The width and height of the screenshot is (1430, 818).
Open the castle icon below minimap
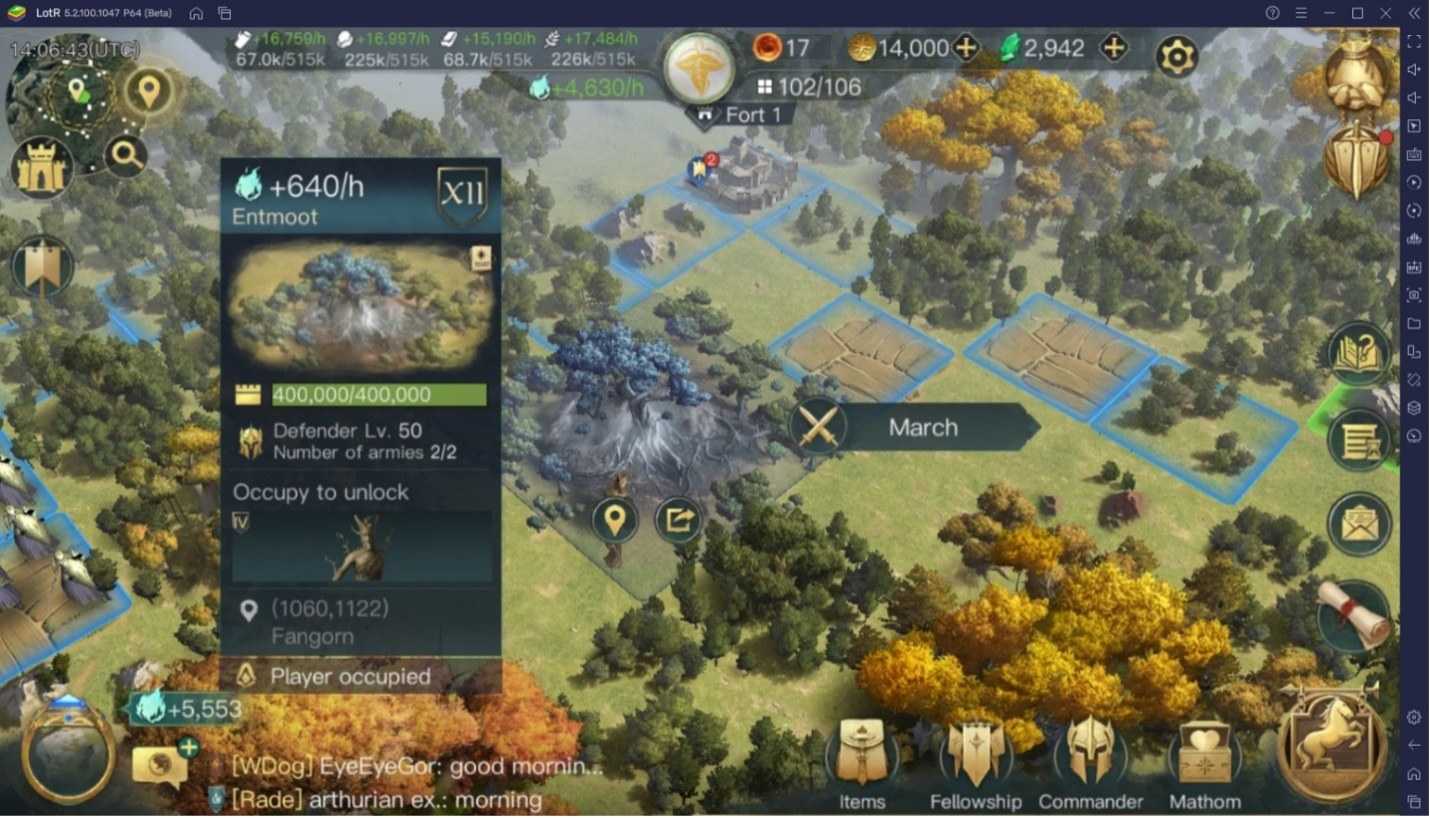[x=42, y=169]
